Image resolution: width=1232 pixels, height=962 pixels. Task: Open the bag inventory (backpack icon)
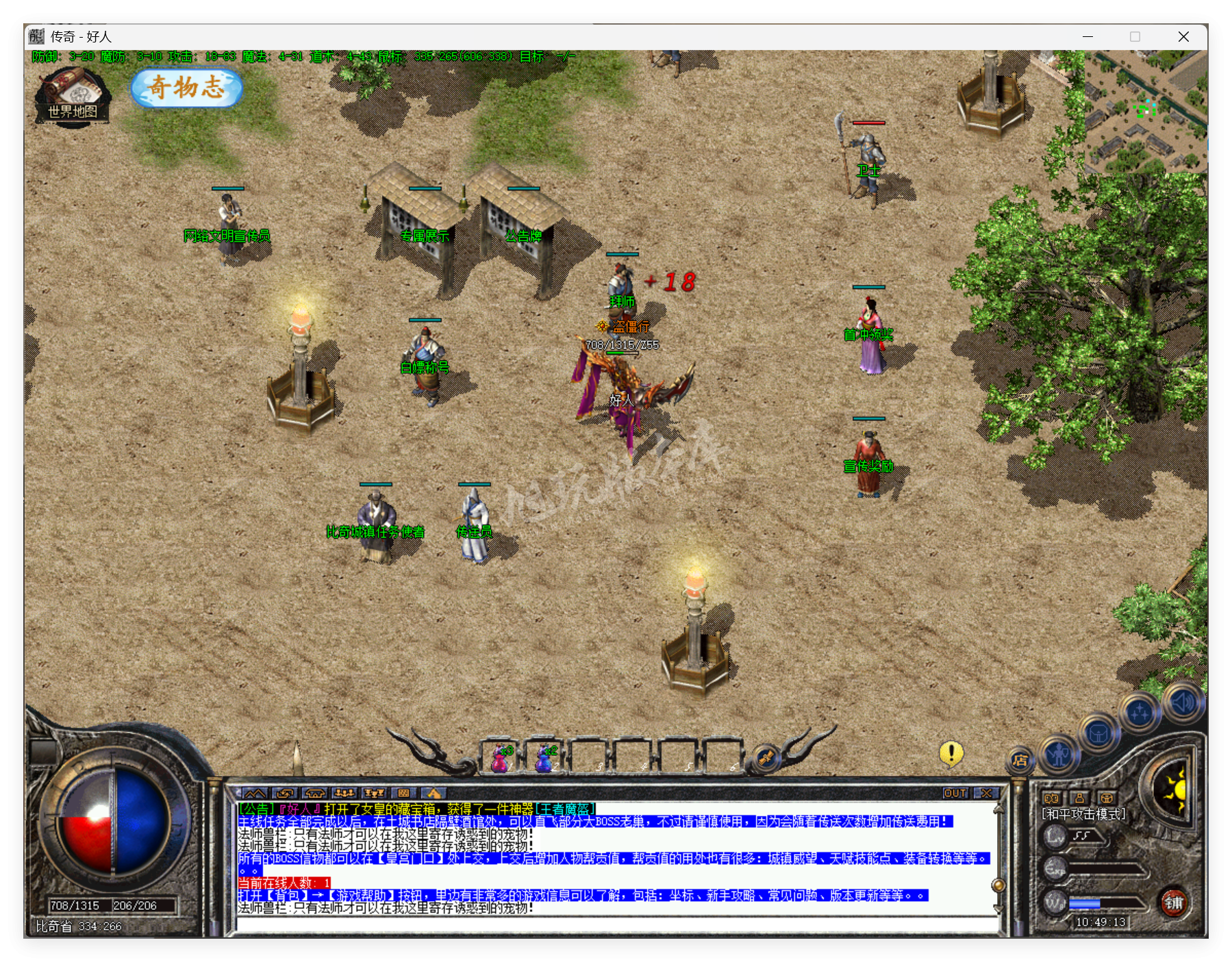1098,735
